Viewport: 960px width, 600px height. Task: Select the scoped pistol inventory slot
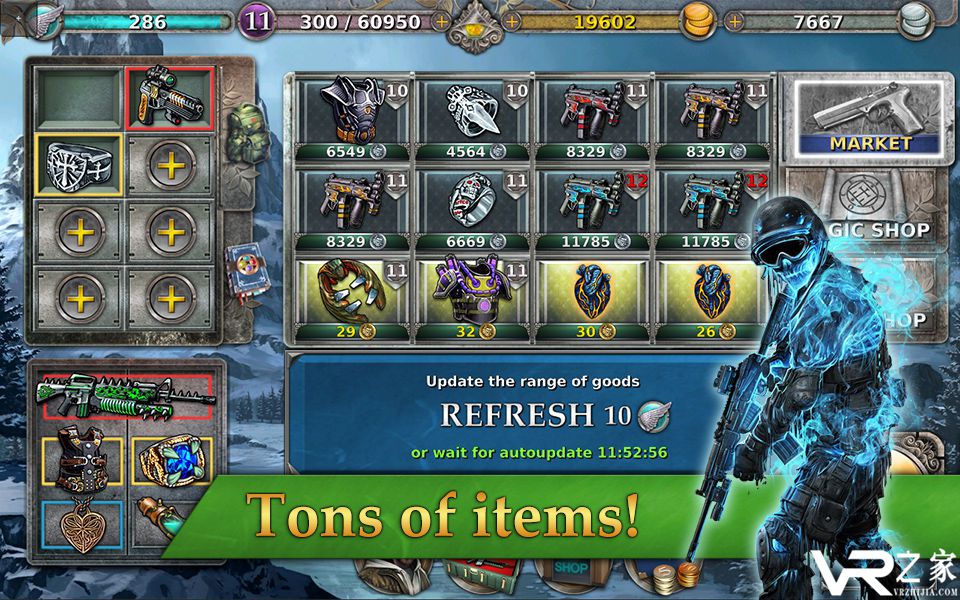point(170,99)
